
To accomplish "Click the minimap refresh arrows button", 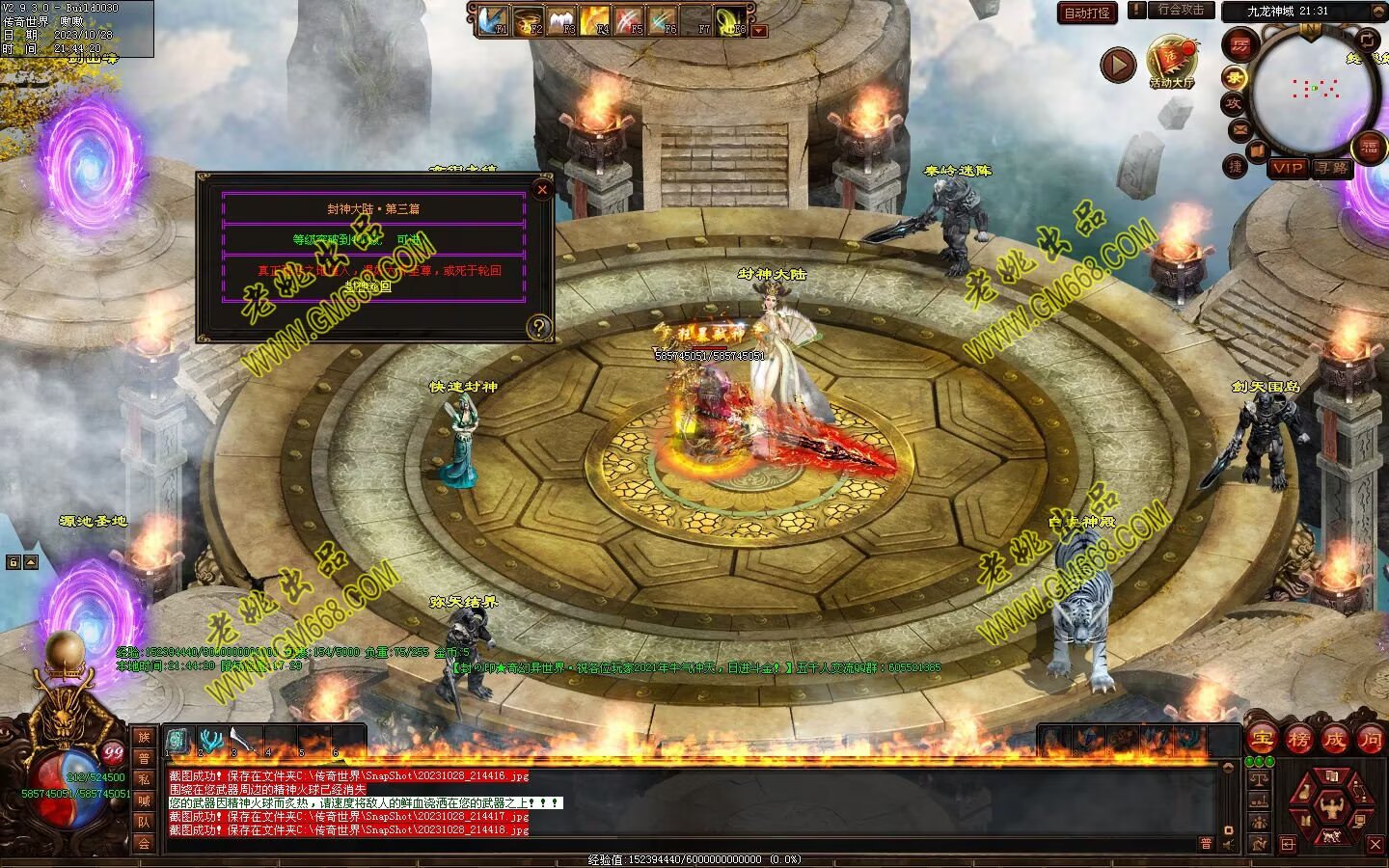I will [1368, 39].
